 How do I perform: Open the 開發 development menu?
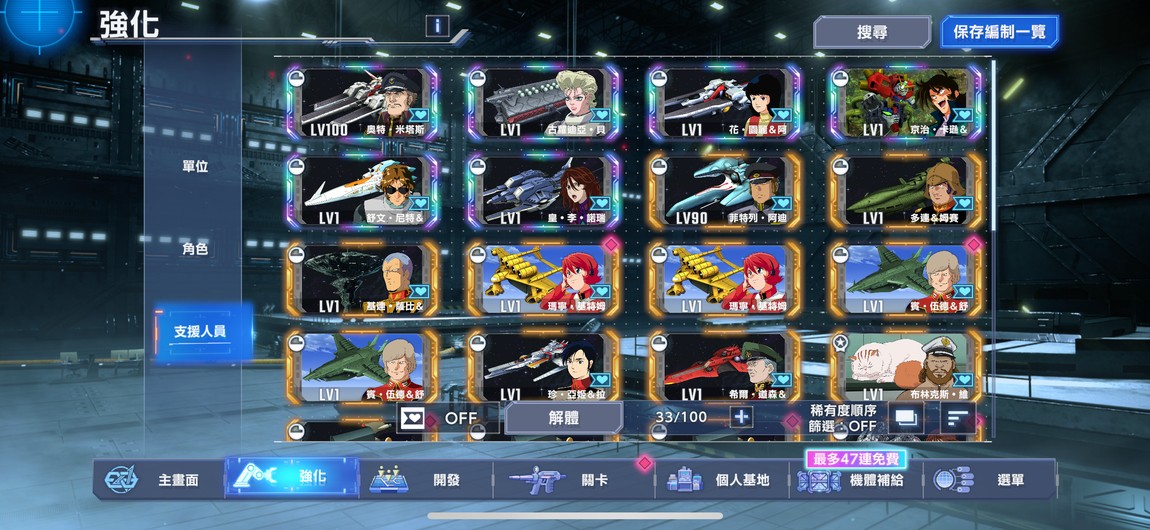coord(425,479)
